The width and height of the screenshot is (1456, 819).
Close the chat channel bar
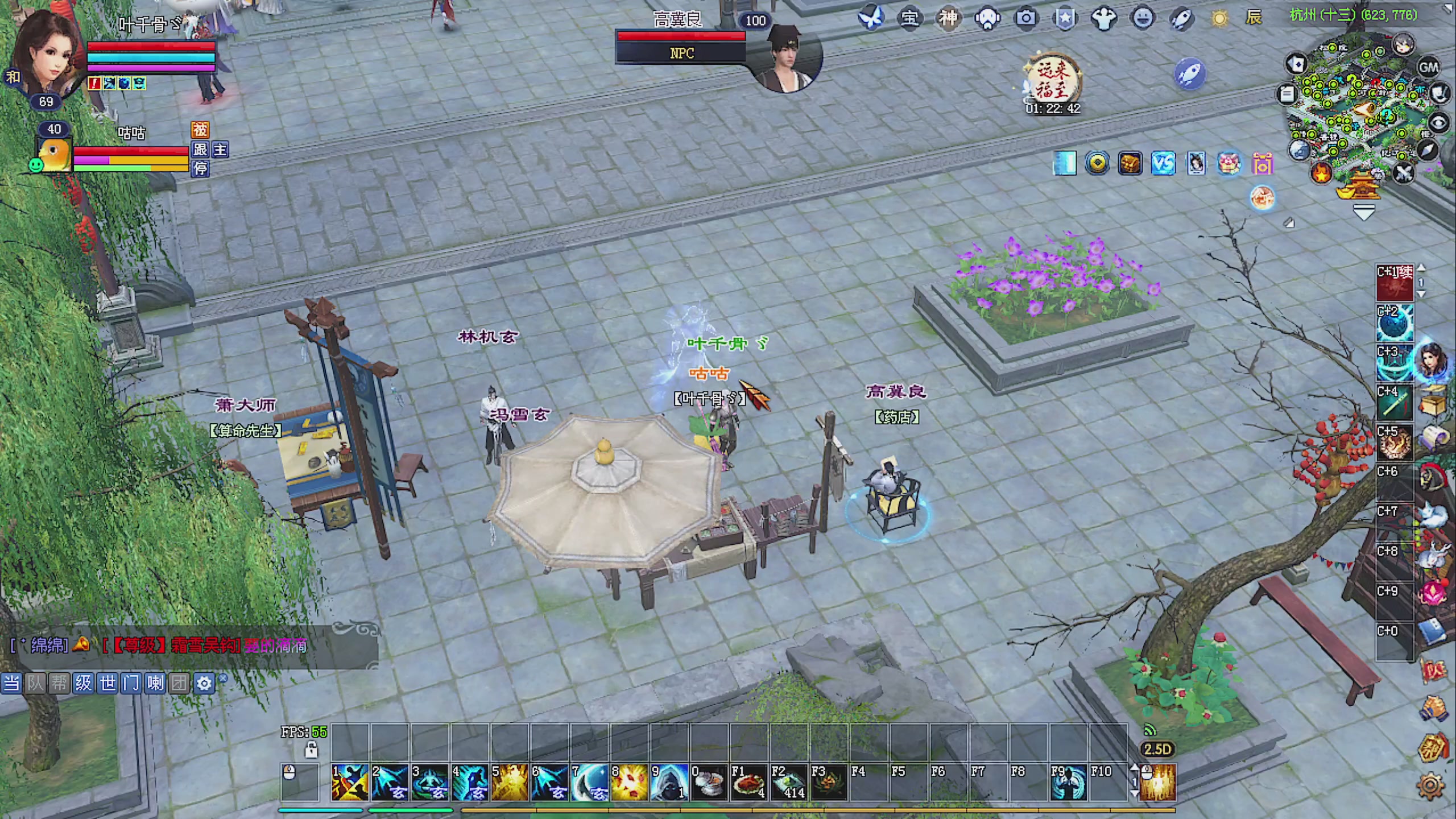tap(223, 678)
